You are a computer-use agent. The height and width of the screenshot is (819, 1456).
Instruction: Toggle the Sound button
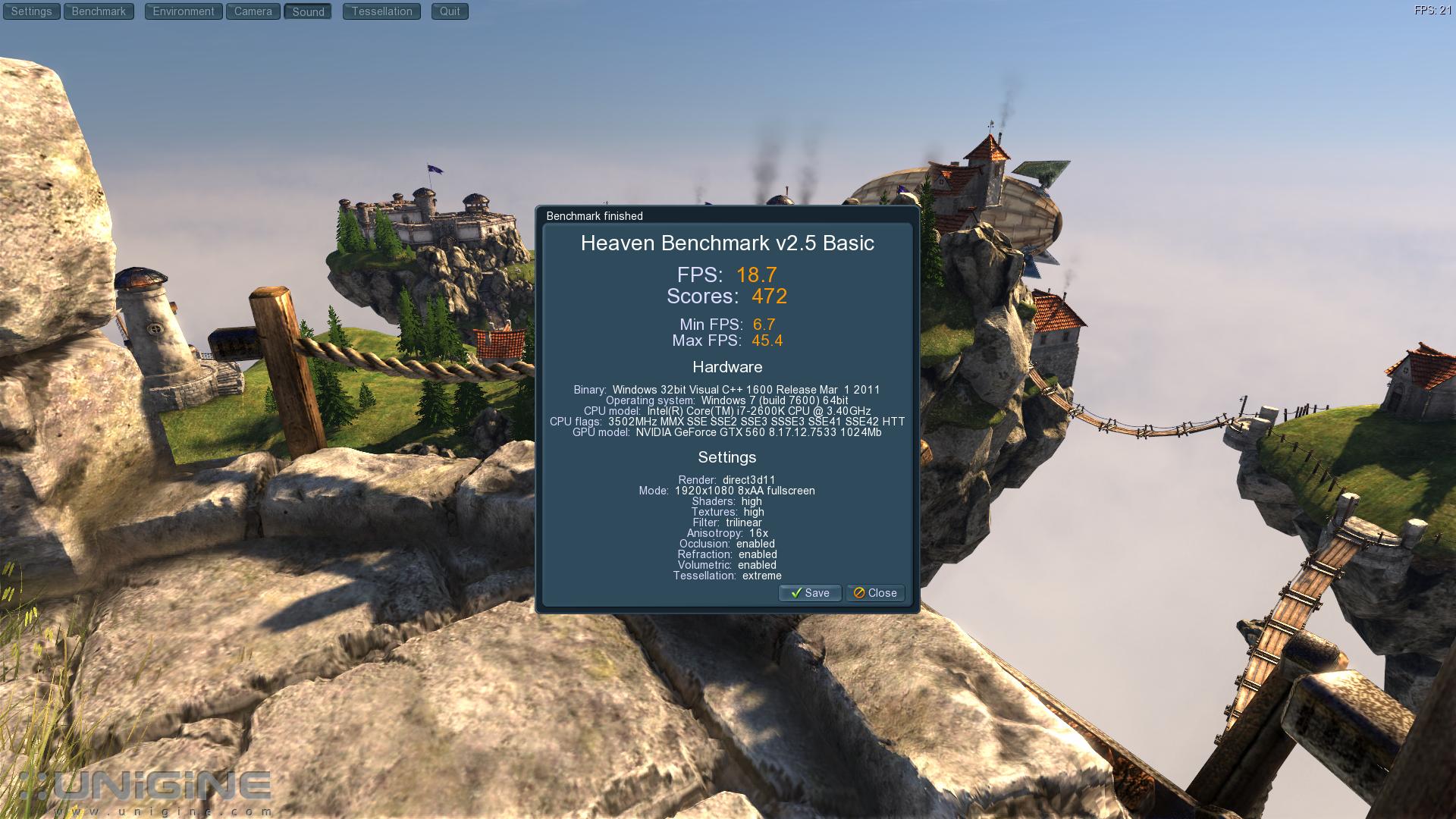[308, 11]
